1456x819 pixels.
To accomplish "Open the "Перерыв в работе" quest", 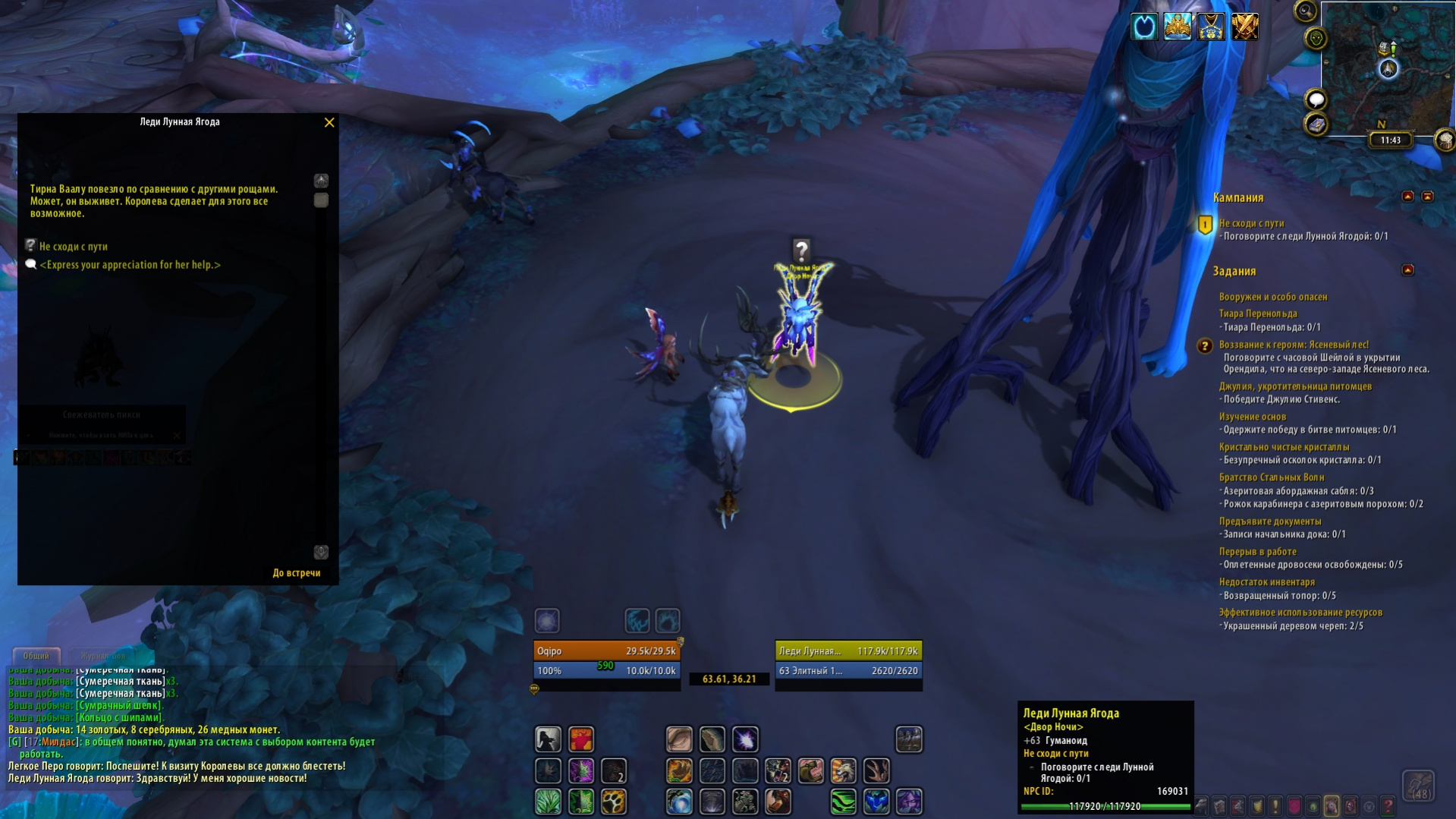I will click(1257, 552).
